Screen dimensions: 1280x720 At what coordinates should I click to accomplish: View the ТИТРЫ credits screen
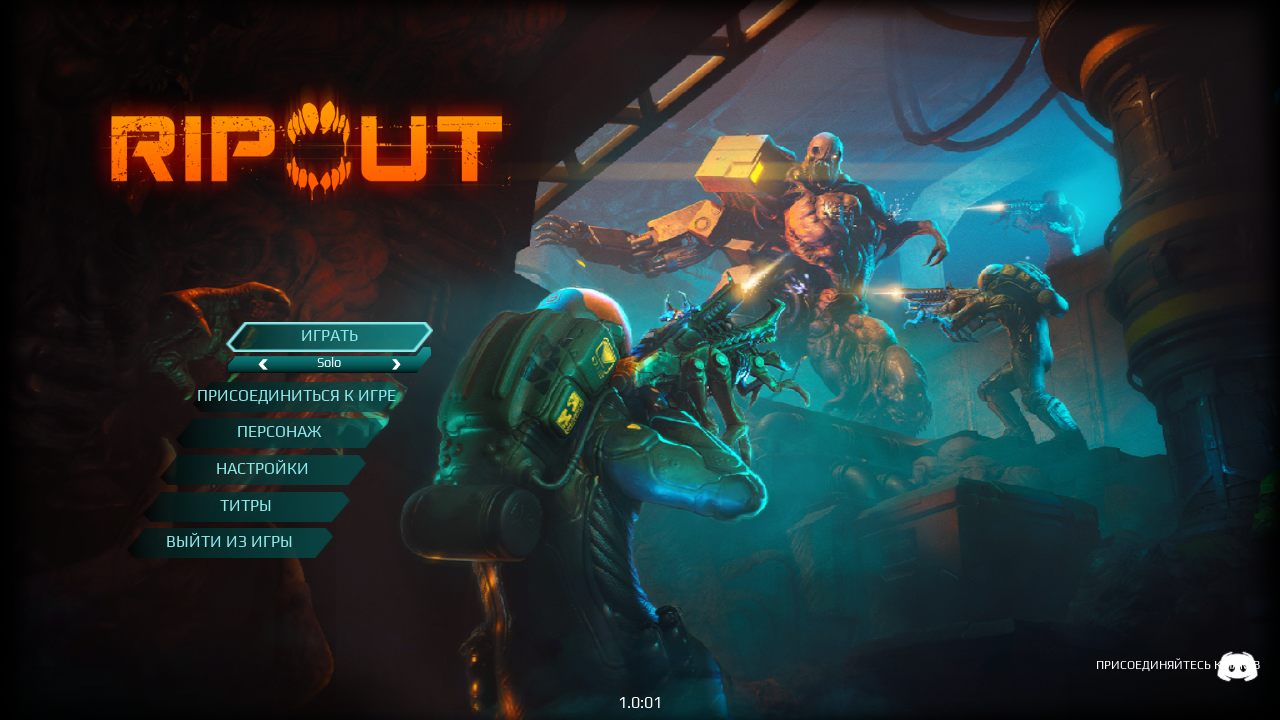click(246, 505)
